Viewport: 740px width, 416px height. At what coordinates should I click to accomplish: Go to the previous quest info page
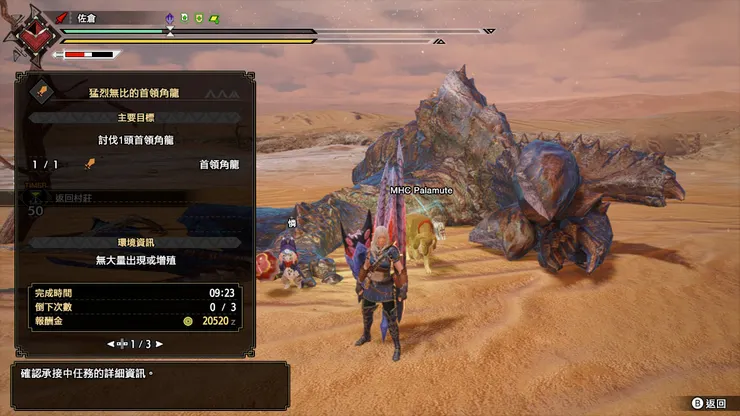coord(109,344)
